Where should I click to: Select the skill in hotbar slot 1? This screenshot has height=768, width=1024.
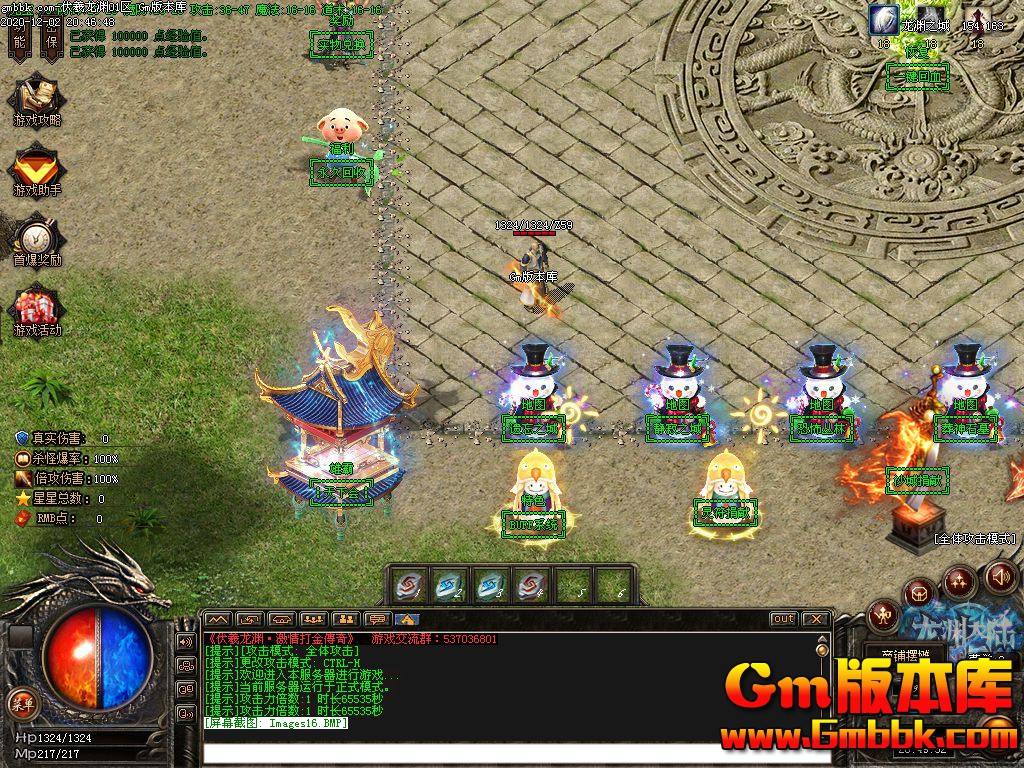click(x=411, y=586)
